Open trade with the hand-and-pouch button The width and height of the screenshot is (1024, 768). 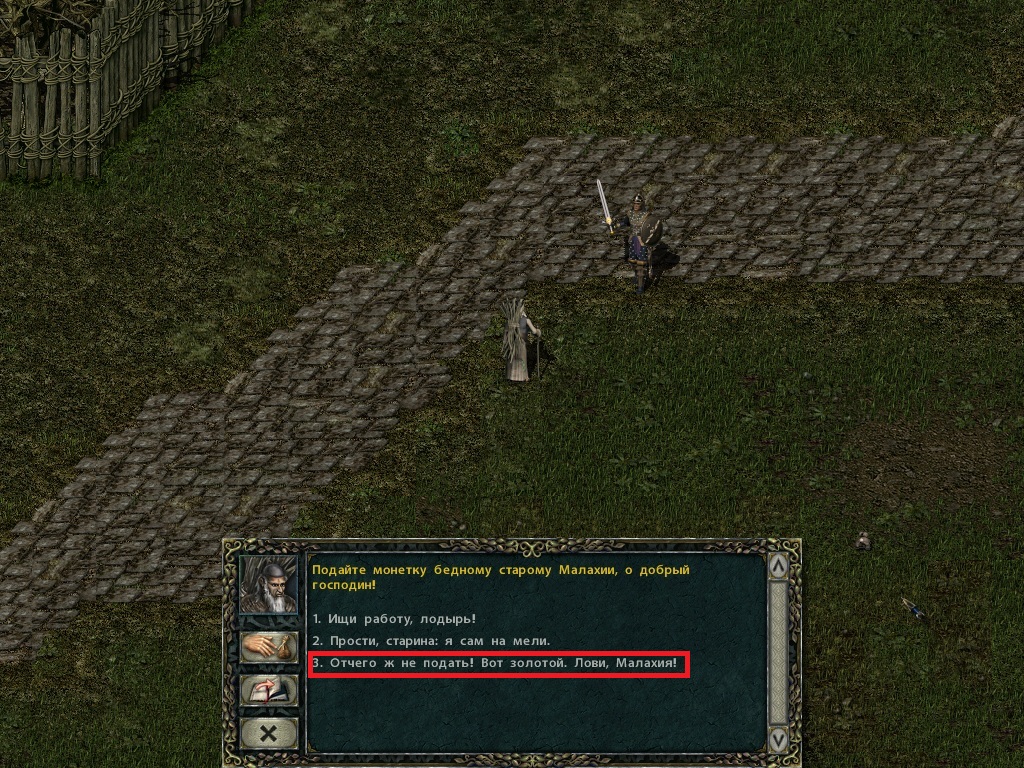tap(269, 646)
